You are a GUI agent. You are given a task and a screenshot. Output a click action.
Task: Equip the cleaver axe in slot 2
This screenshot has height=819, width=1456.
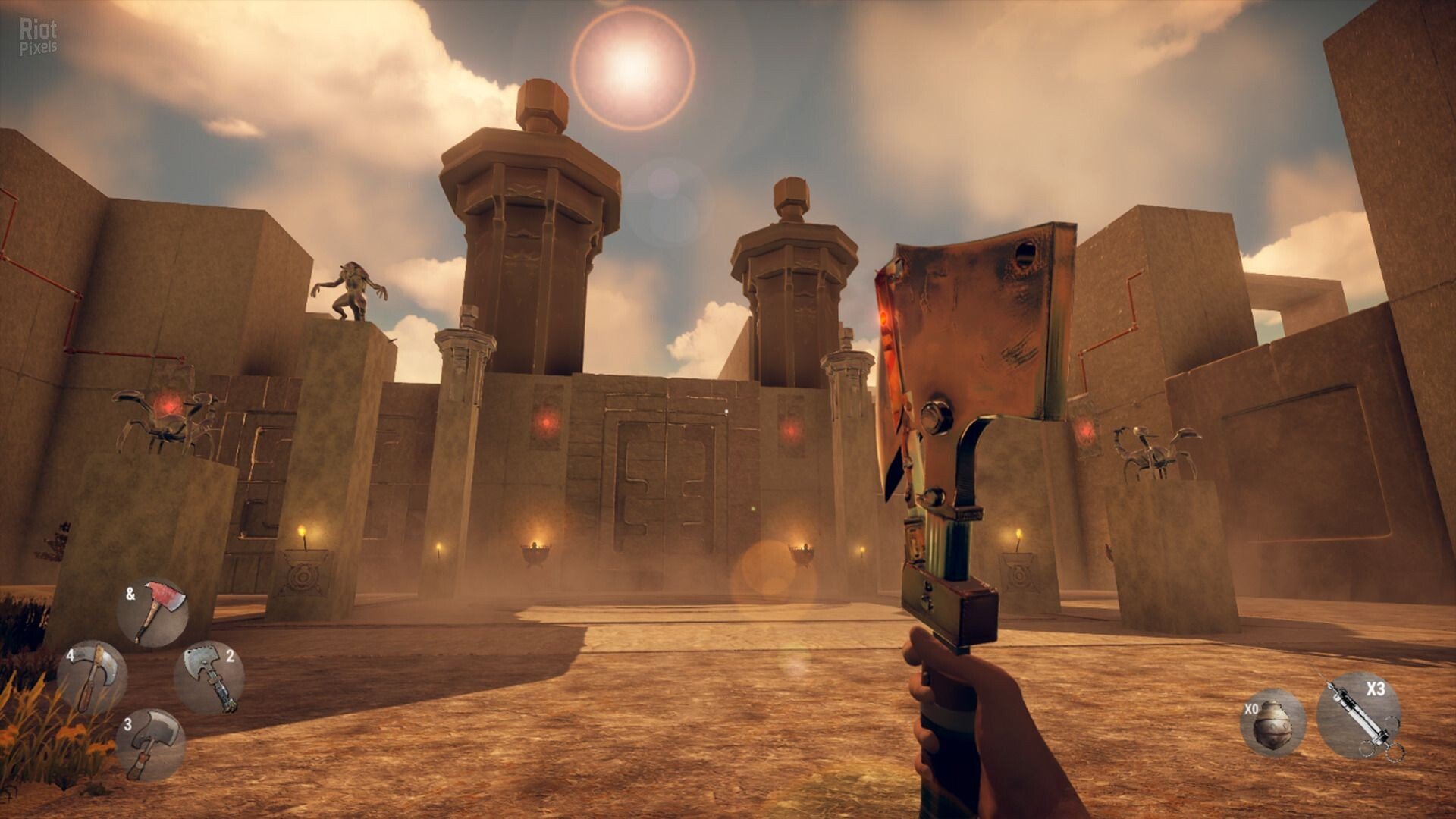[209, 677]
